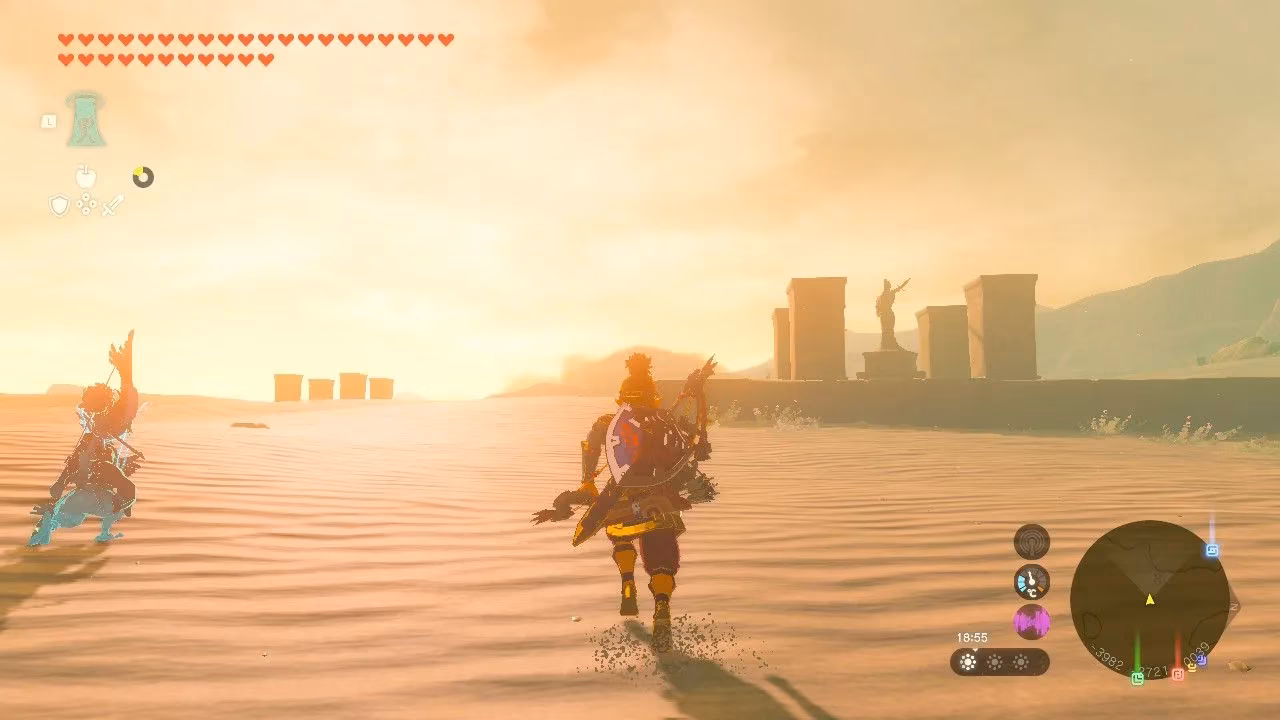The image size is (1280, 720).
Task: Click the yellow segment of the stamina wheel
Action: click(138, 172)
